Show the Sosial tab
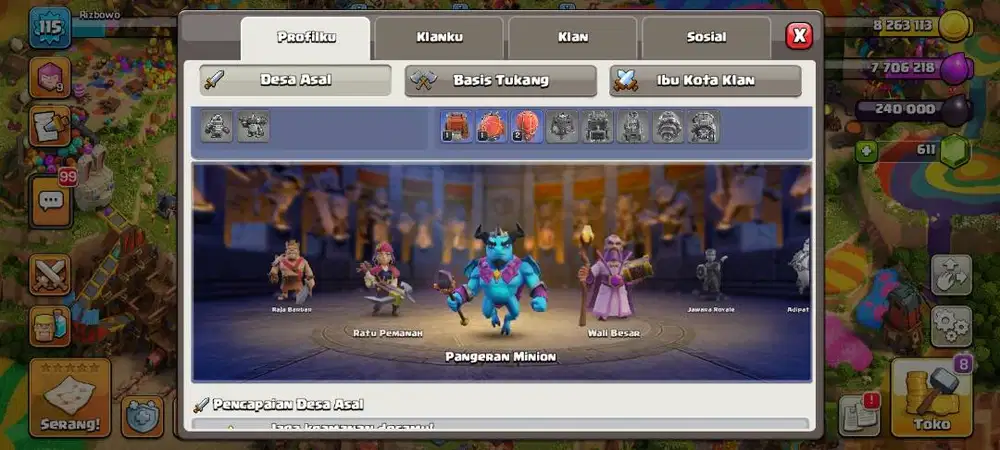 pyautogui.click(x=706, y=38)
